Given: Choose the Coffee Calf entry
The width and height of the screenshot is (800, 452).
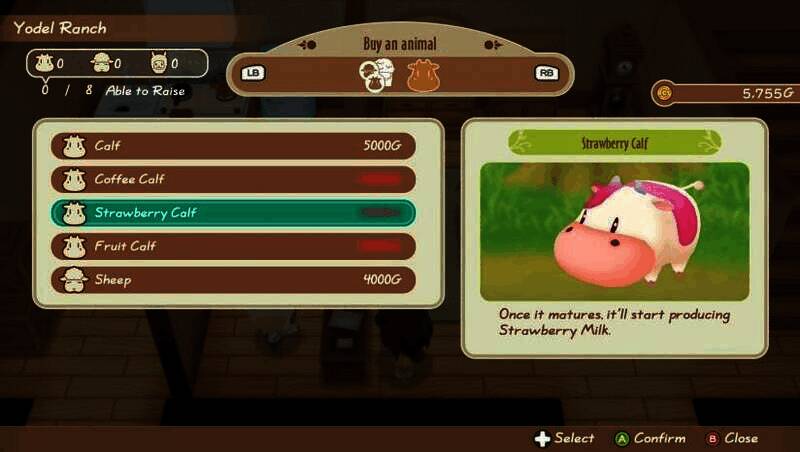Looking at the screenshot, I should pos(233,180).
